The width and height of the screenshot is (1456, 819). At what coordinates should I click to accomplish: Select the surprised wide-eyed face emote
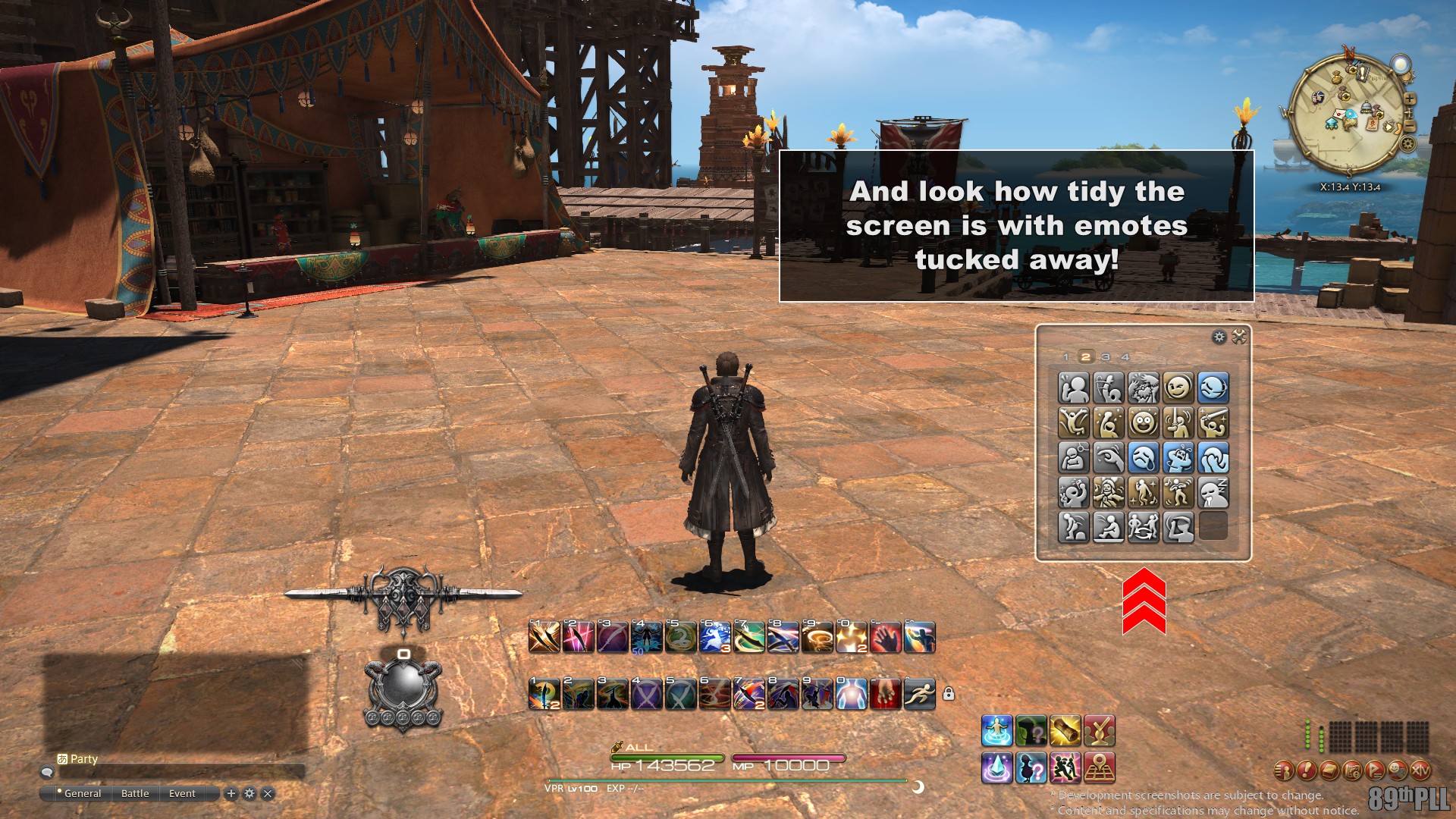[1144, 422]
